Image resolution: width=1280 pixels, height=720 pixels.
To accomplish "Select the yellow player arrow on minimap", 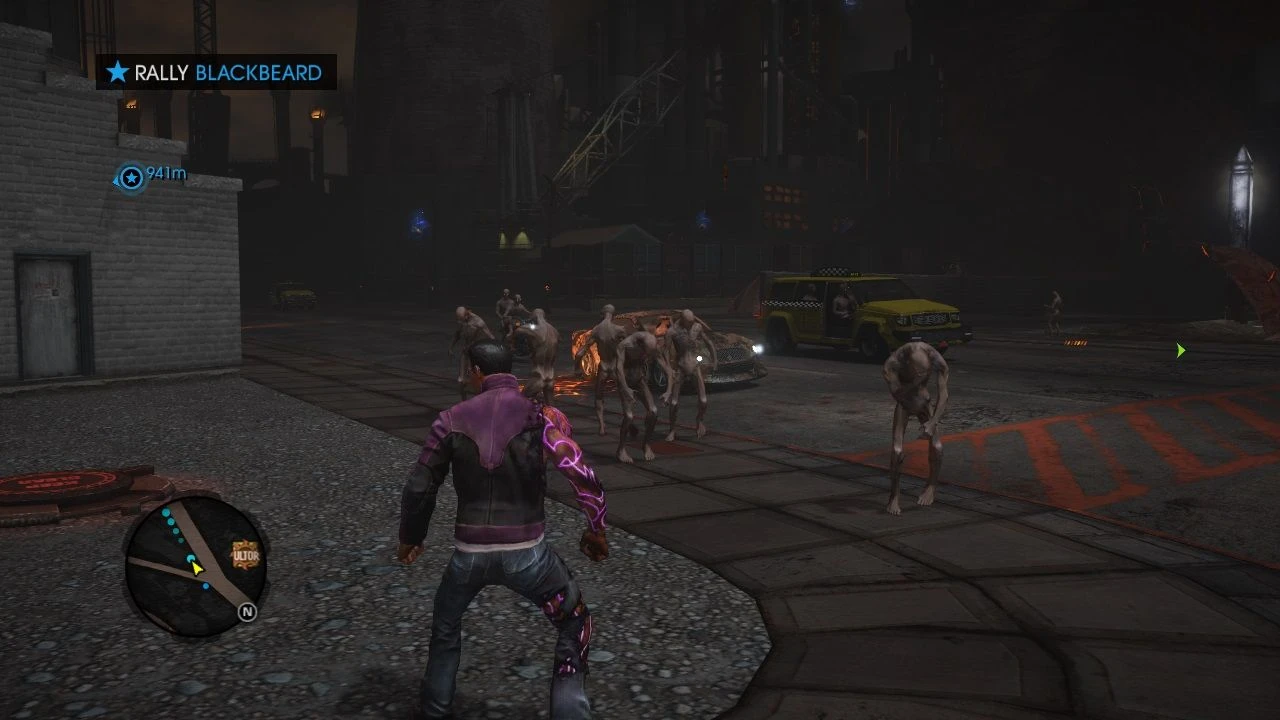I will (x=196, y=568).
